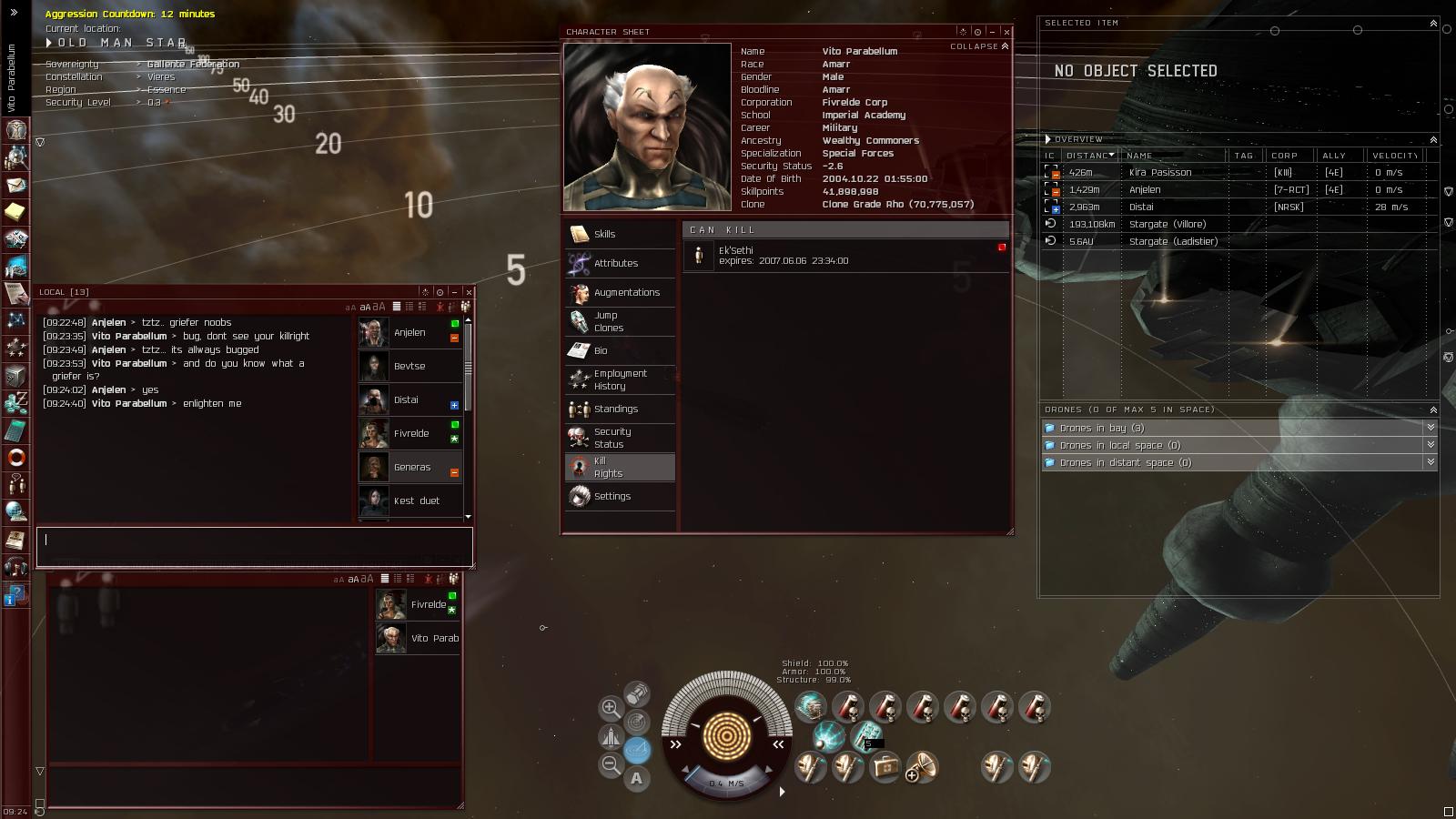Close the Local chat window
Screen dimensions: 1456x819
coord(468,292)
